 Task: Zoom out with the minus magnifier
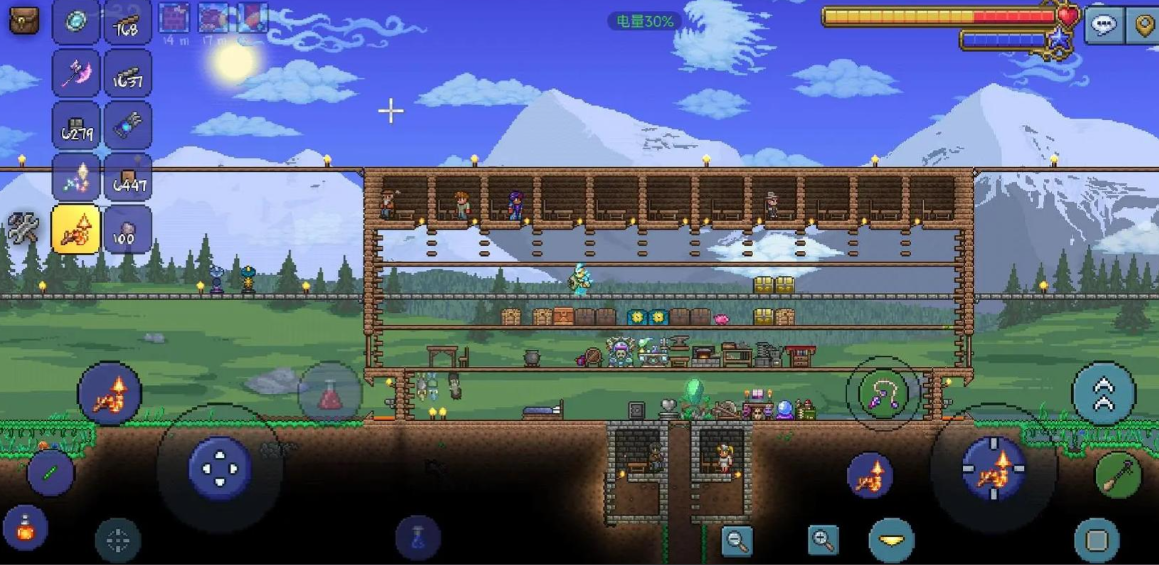[x=737, y=541]
